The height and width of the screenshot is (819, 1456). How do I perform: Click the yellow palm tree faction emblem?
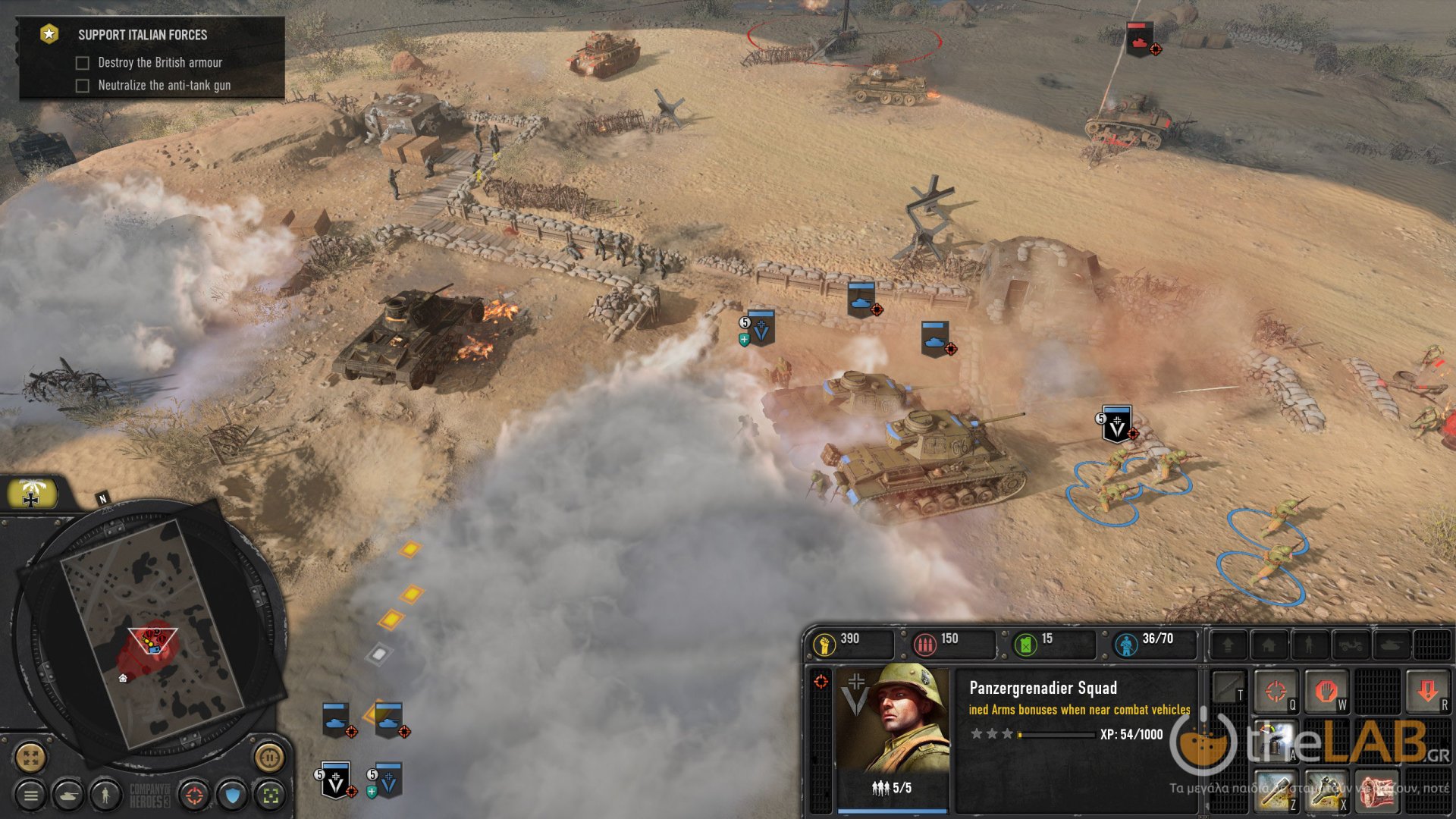(x=32, y=492)
